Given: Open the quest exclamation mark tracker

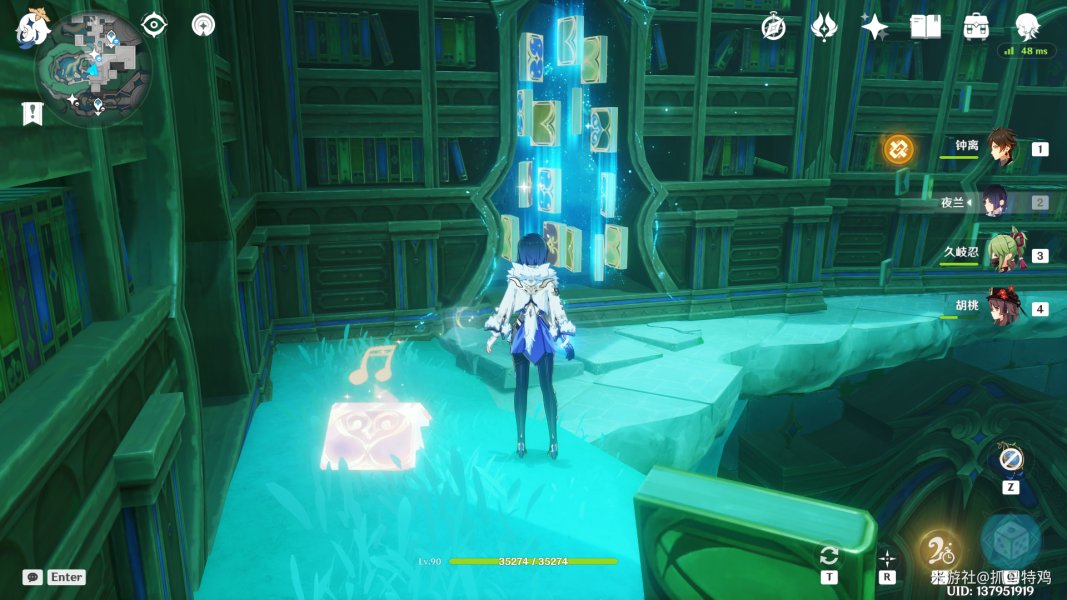Looking at the screenshot, I should tap(32, 113).
